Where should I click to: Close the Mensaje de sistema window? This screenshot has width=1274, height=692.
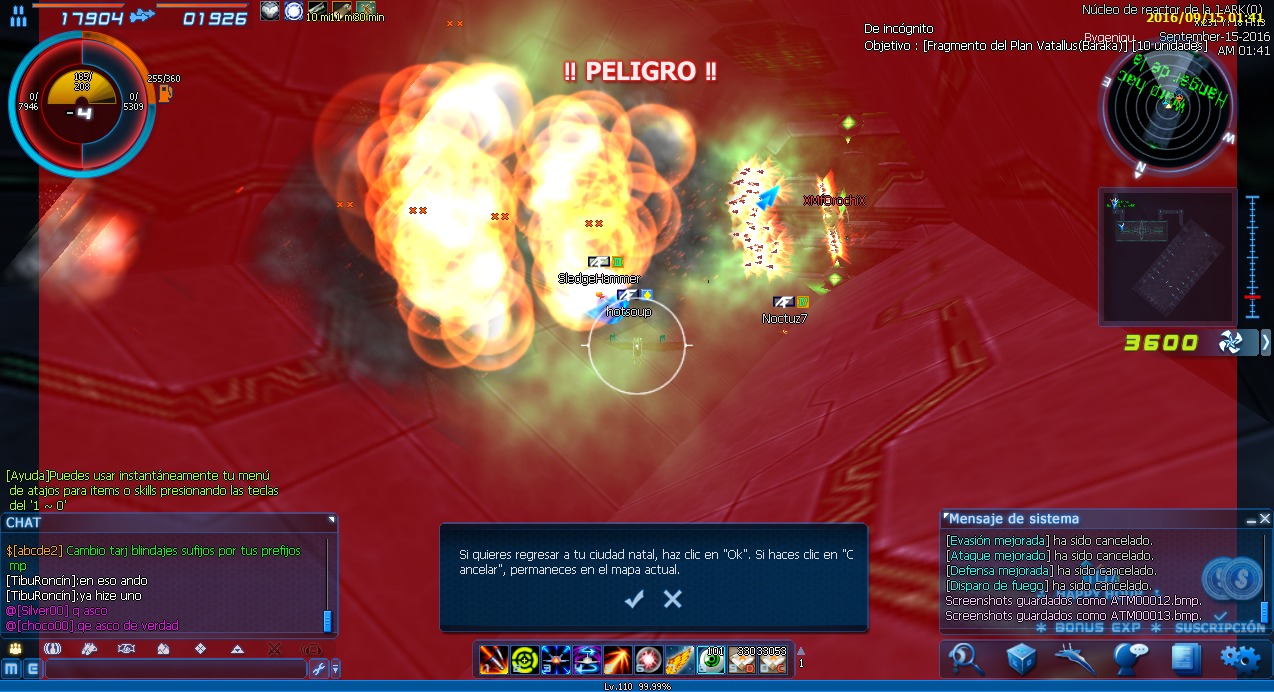tap(1265, 519)
